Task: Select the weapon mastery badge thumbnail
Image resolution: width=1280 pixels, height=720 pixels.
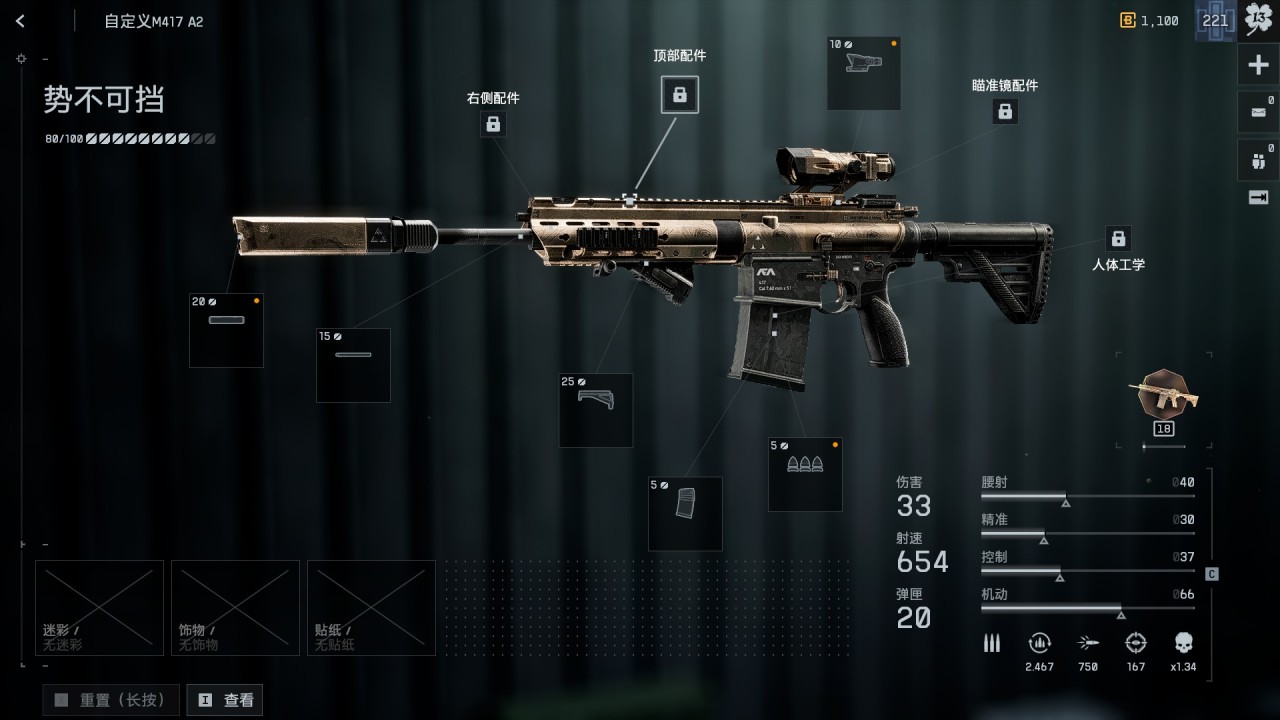Action: coord(1163,396)
